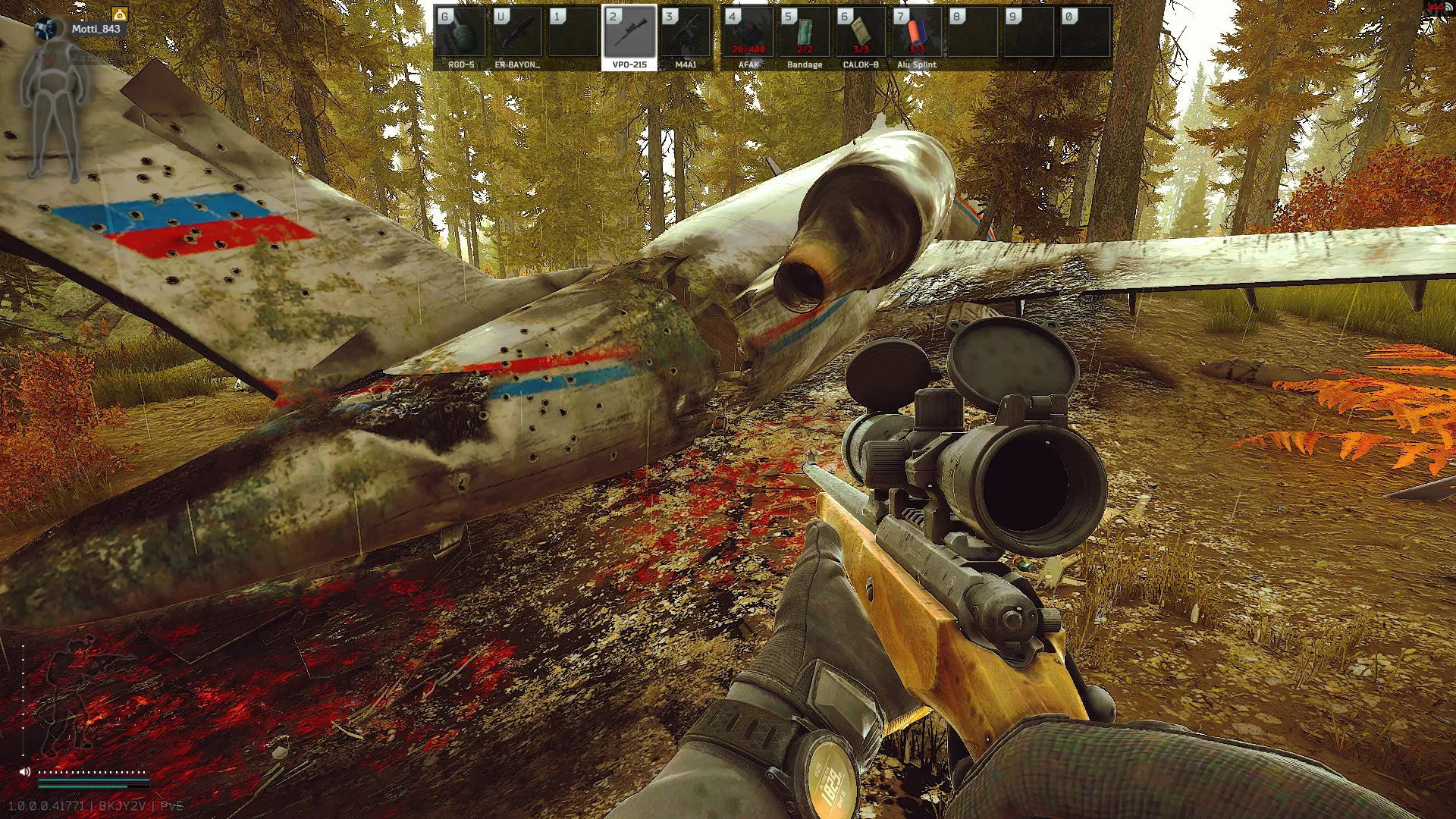
Task: Select the Alu Splint slot
Action: pos(917,37)
